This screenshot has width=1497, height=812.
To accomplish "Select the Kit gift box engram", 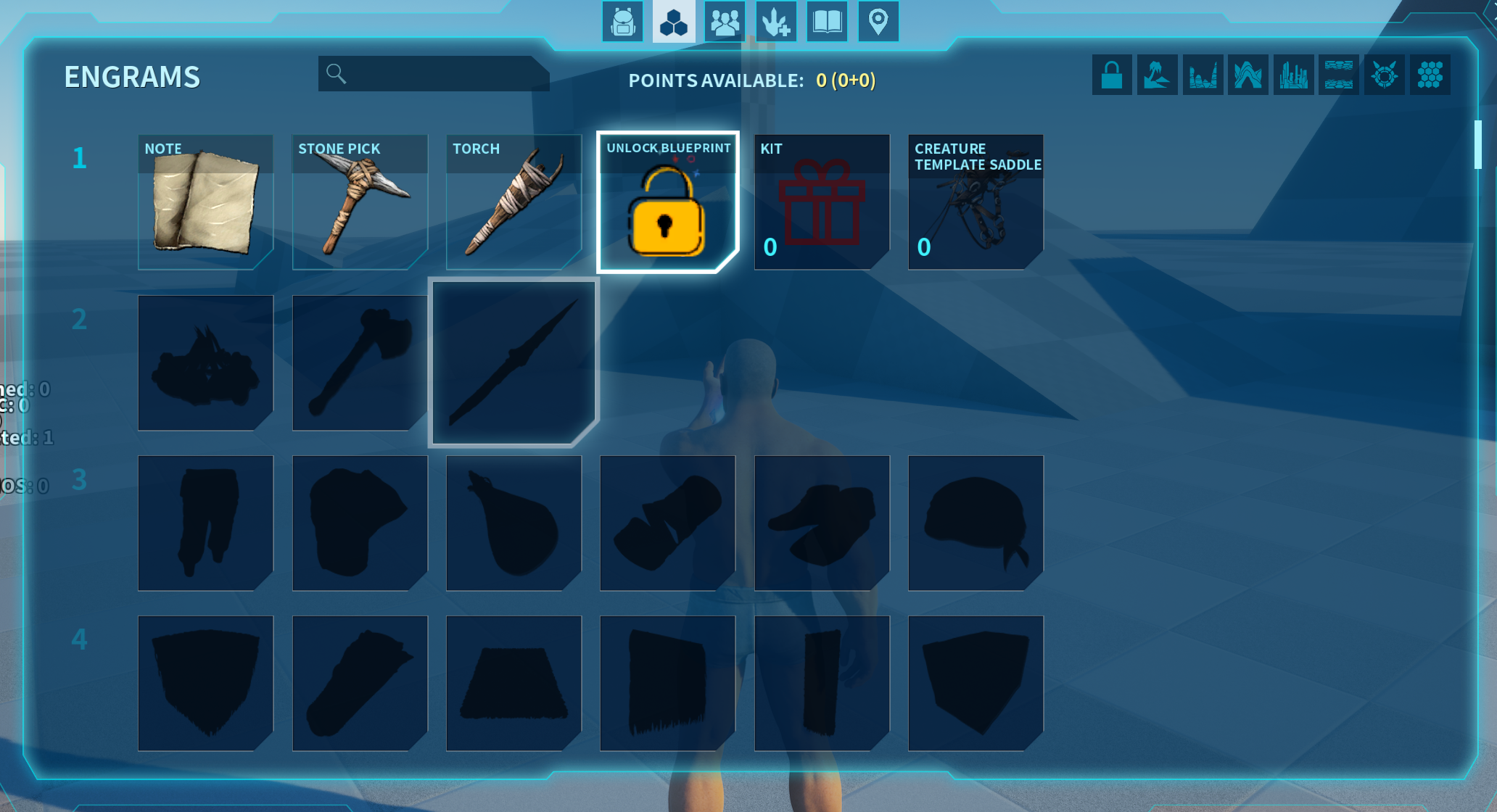I will (822, 202).
